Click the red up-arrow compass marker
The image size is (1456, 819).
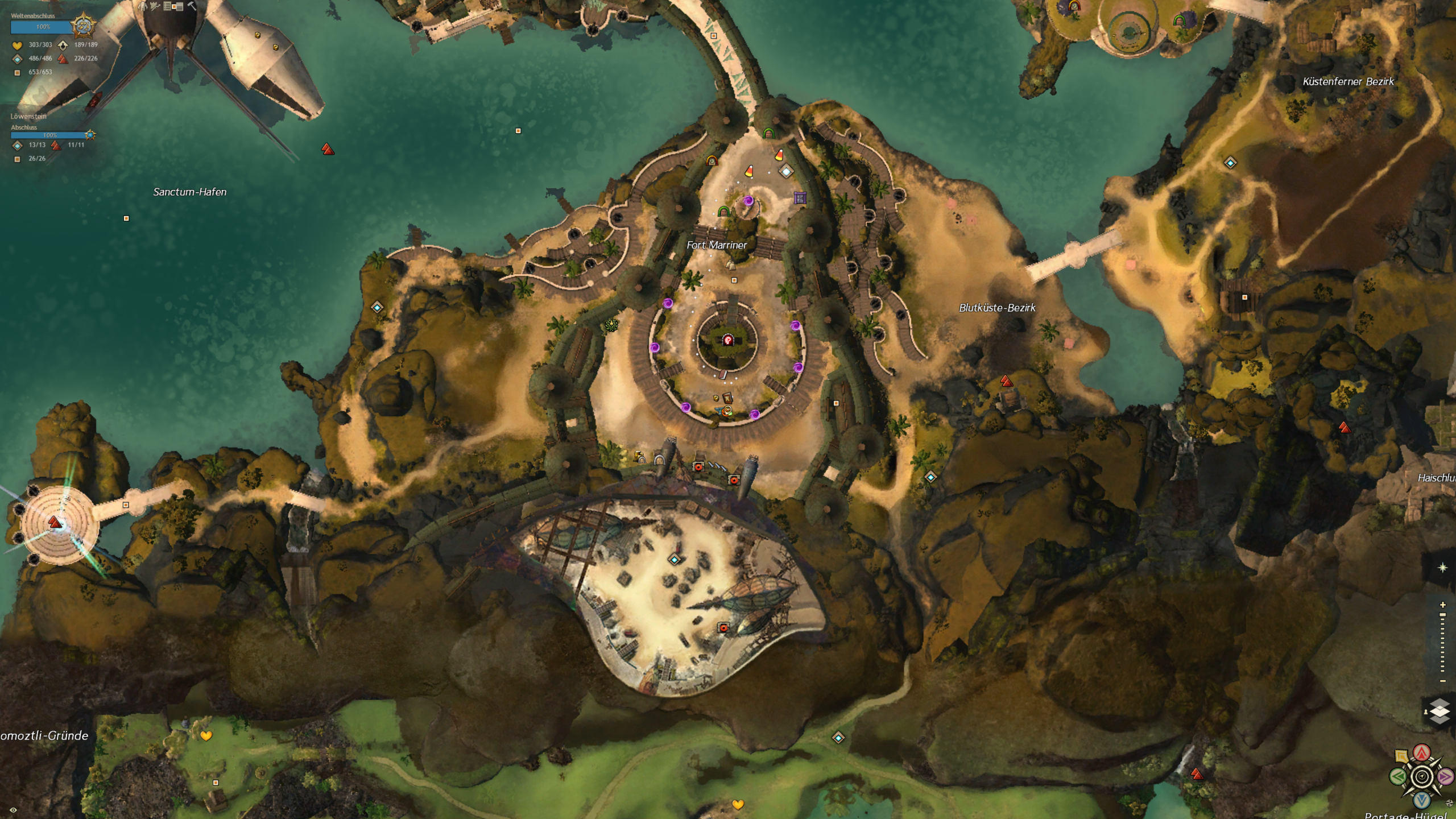click(x=1421, y=753)
